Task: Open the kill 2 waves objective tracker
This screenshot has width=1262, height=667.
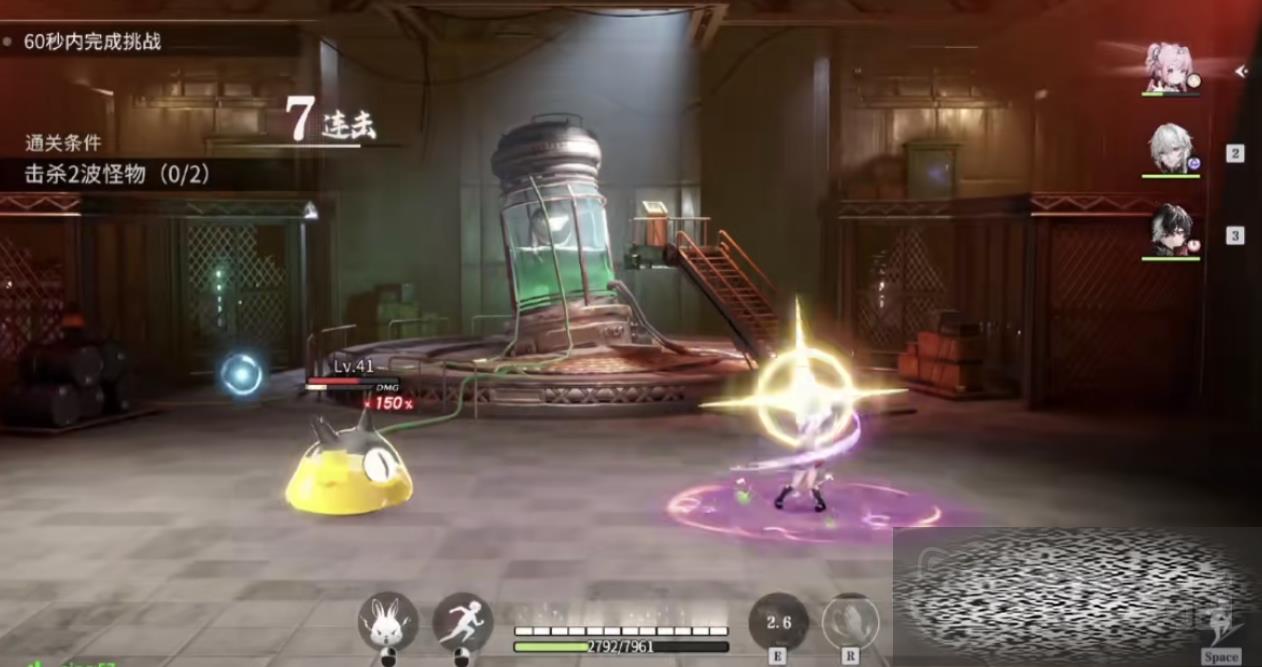Action: pyautogui.click(x=118, y=174)
